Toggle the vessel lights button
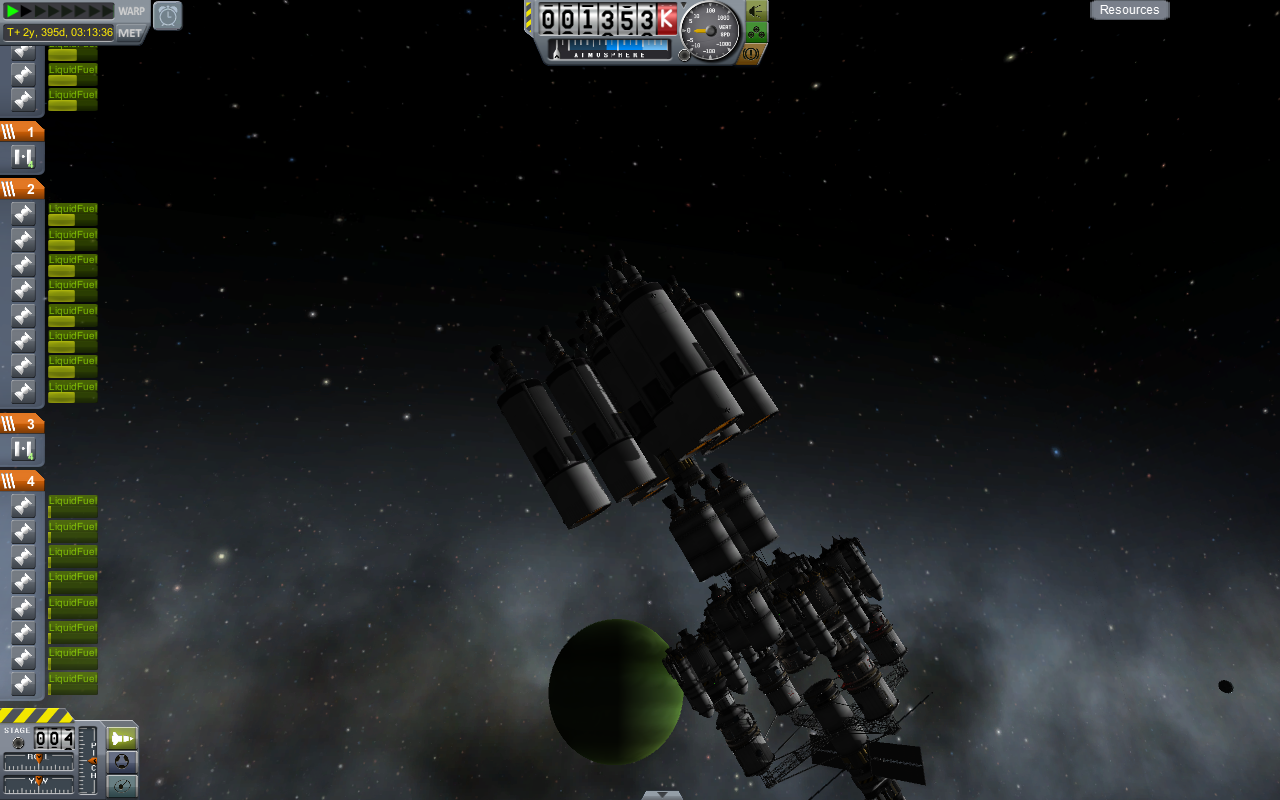 (x=756, y=10)
